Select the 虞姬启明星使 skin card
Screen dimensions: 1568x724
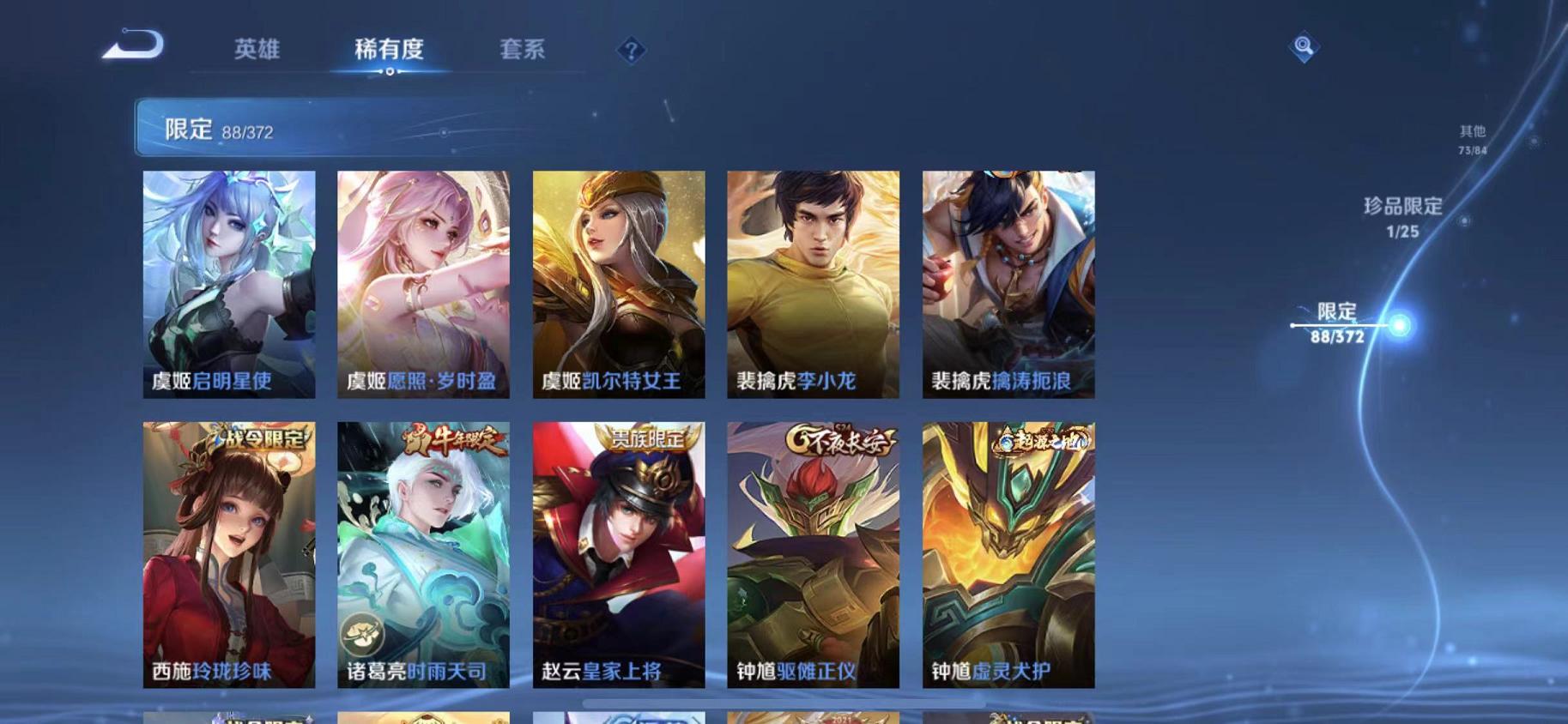click(x=227, y=283)
